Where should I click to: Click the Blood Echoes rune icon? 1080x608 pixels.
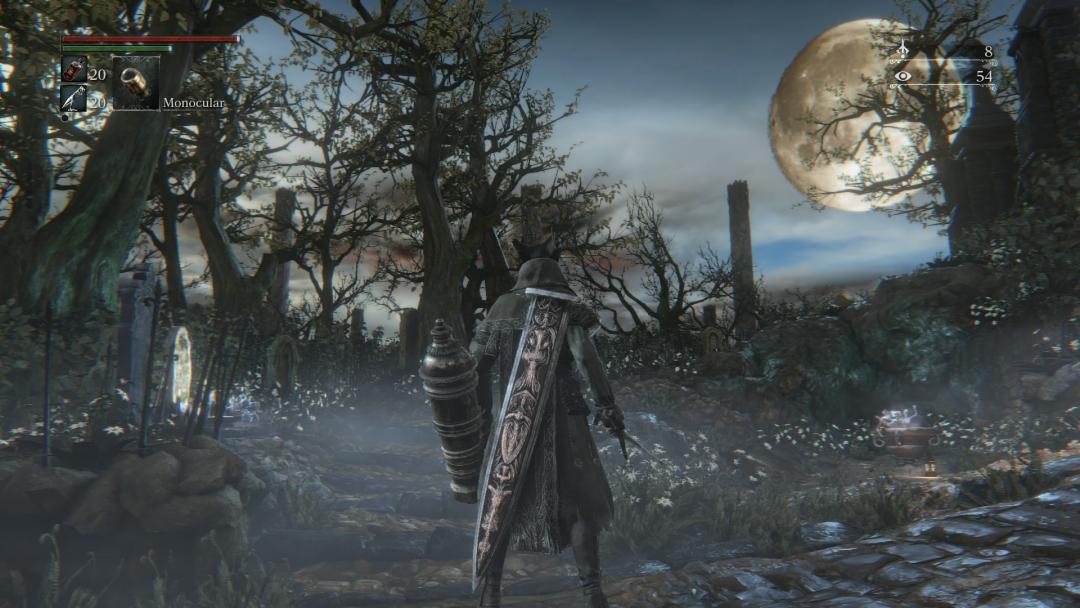(903, 51)
